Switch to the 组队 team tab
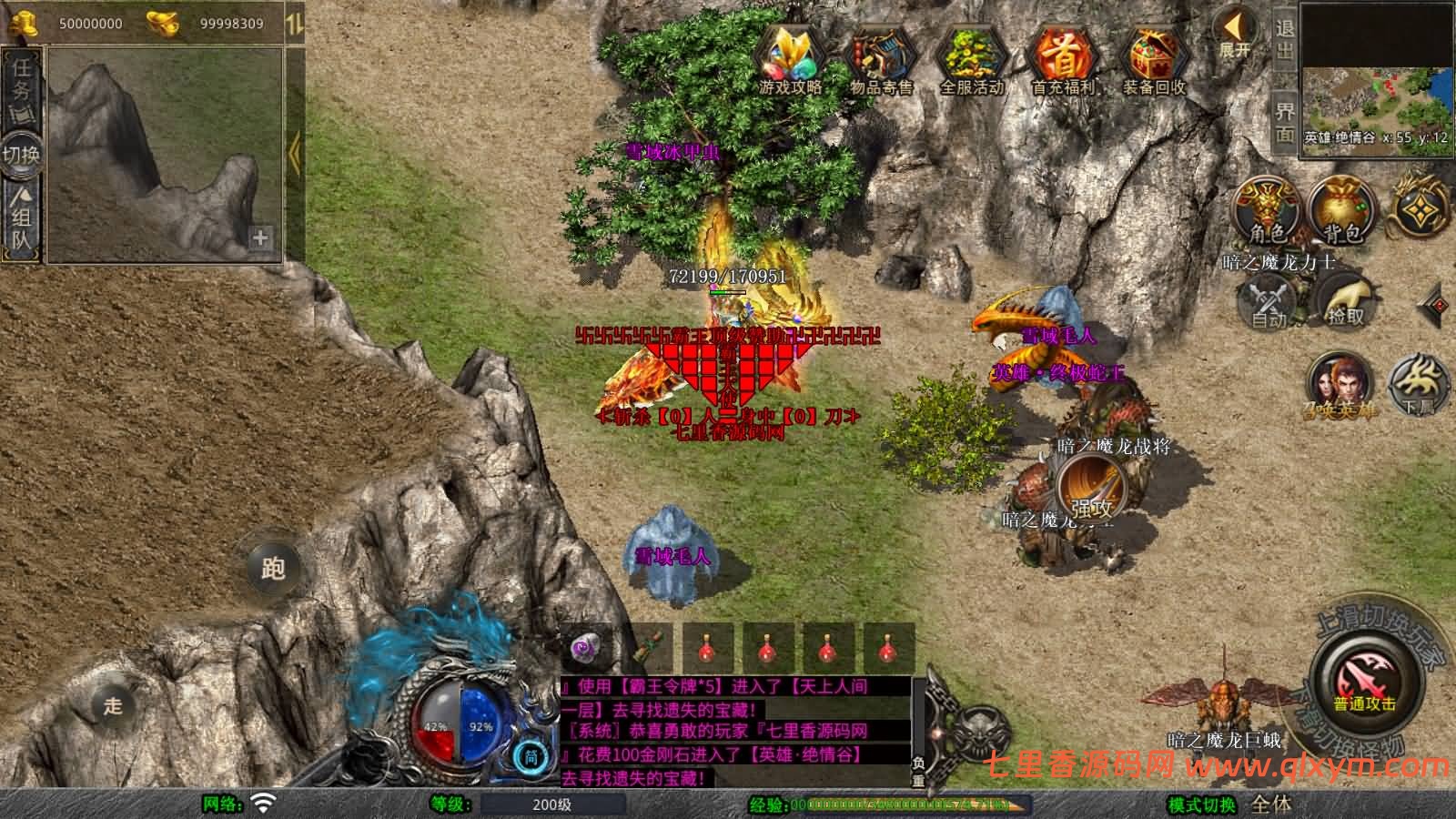The height and width of the screenshot is (819, 1456). pyautogui.click(x=22, y=217)
